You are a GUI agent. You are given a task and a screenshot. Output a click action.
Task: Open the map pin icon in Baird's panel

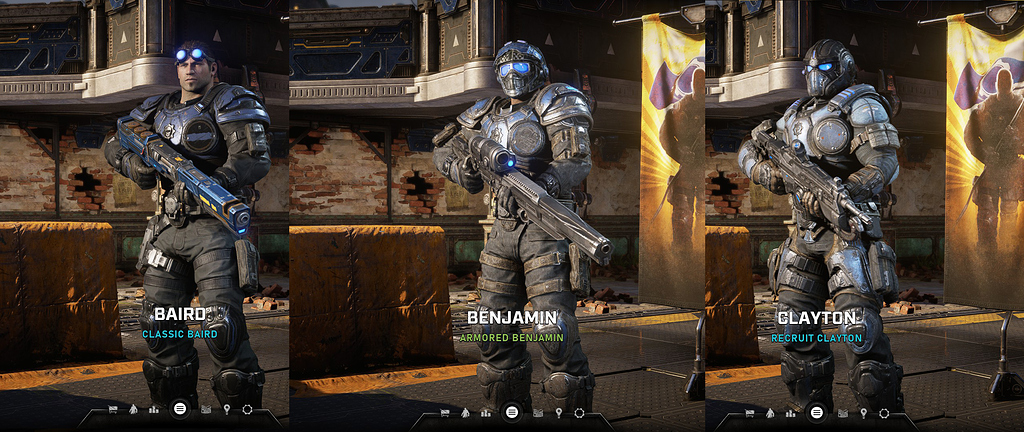pos(227,410)
